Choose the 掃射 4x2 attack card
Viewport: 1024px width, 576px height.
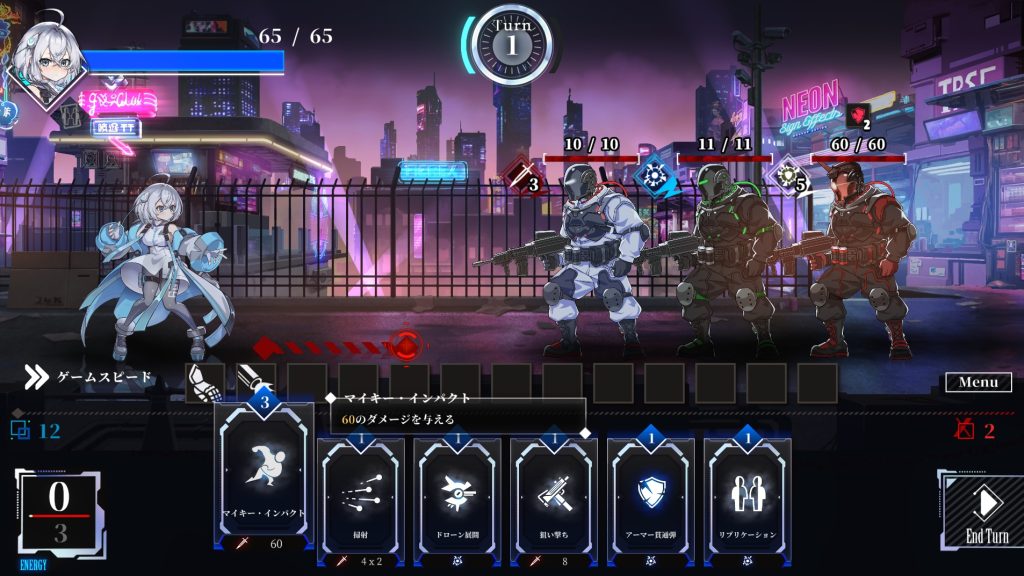pyautogui.click(x=358, y=495)
